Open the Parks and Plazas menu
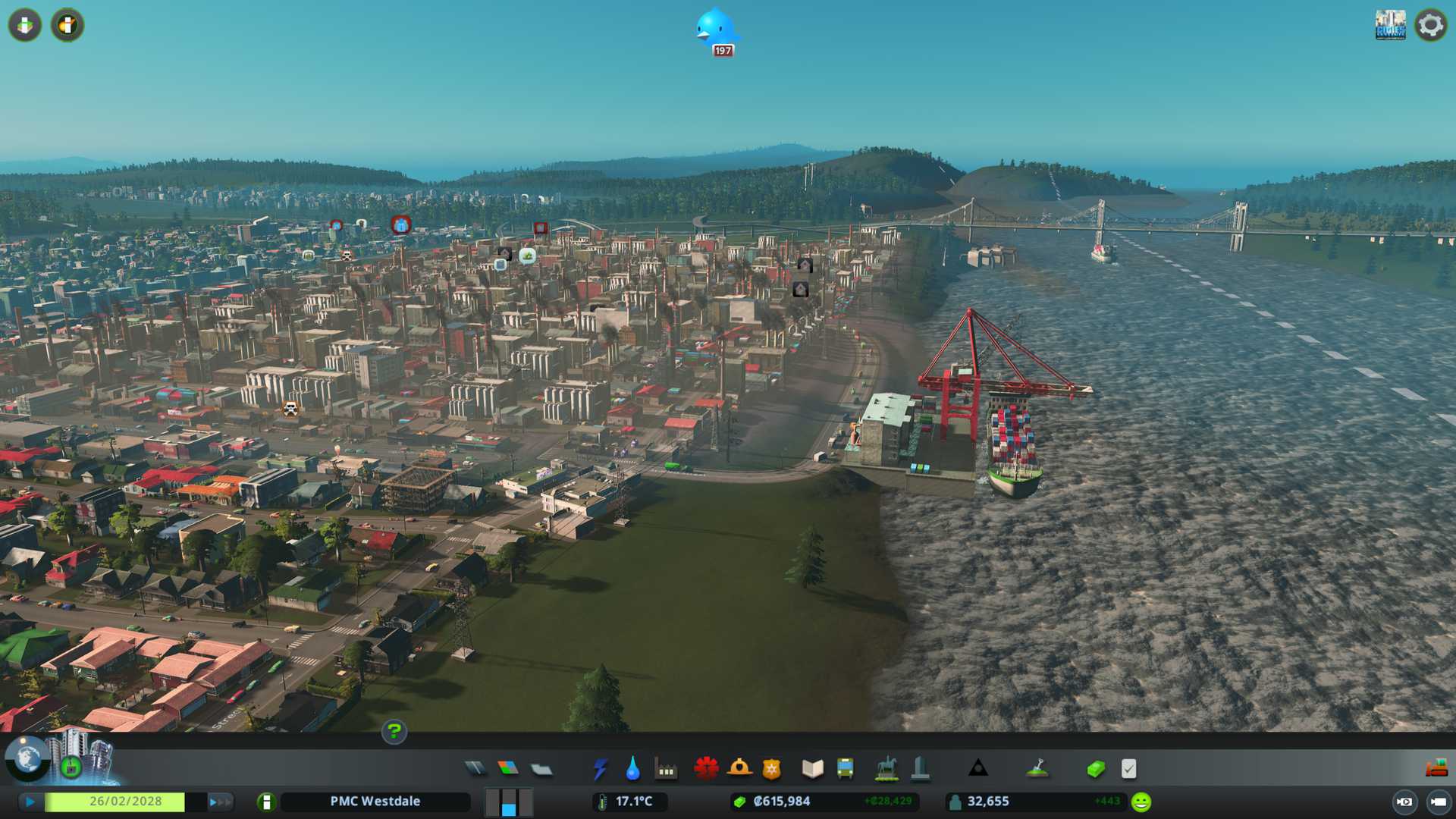This screenshot has width=1456, height=819. point(886,769)
